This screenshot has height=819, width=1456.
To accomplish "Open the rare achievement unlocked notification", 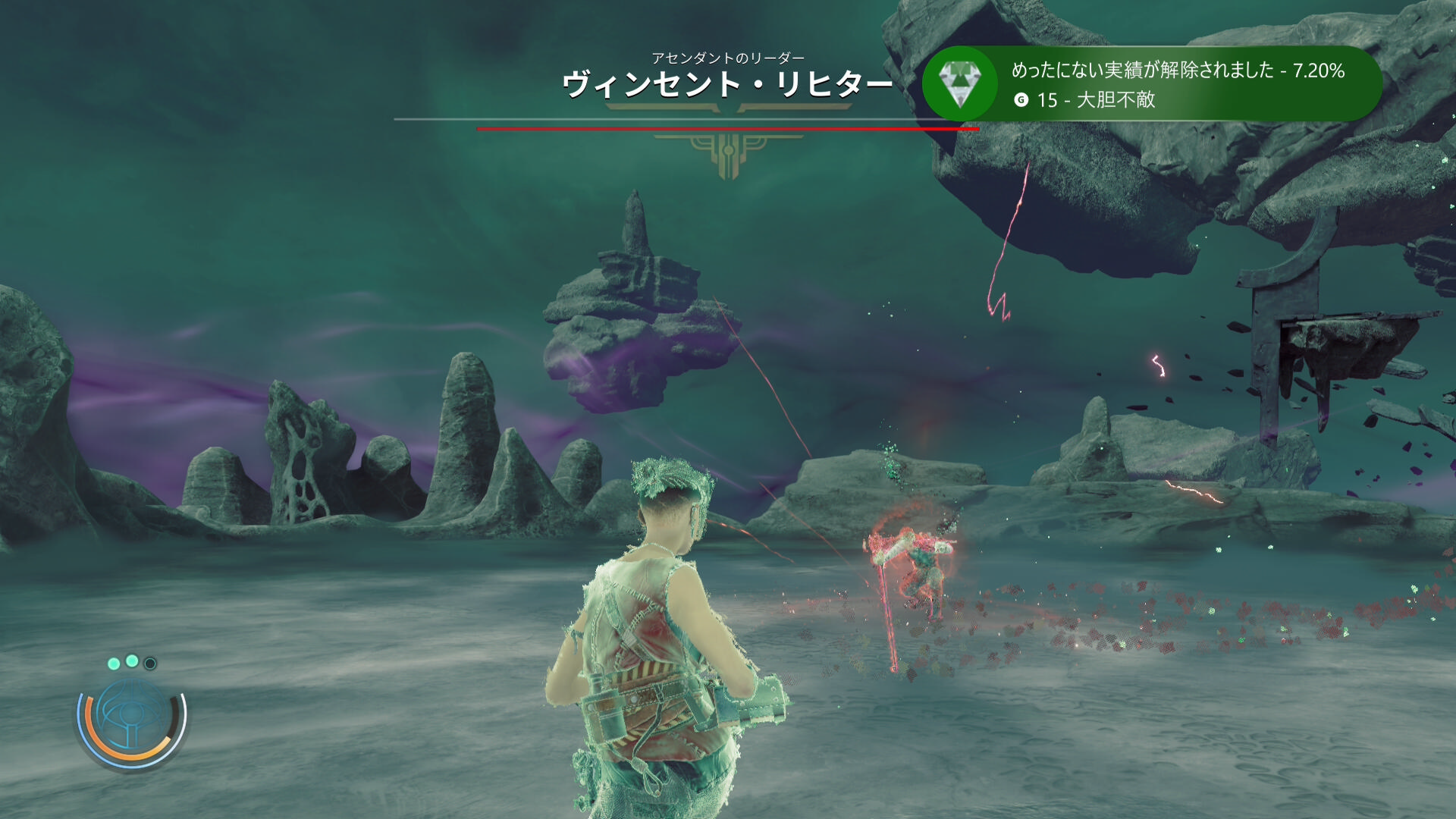I will [1177, 83].
